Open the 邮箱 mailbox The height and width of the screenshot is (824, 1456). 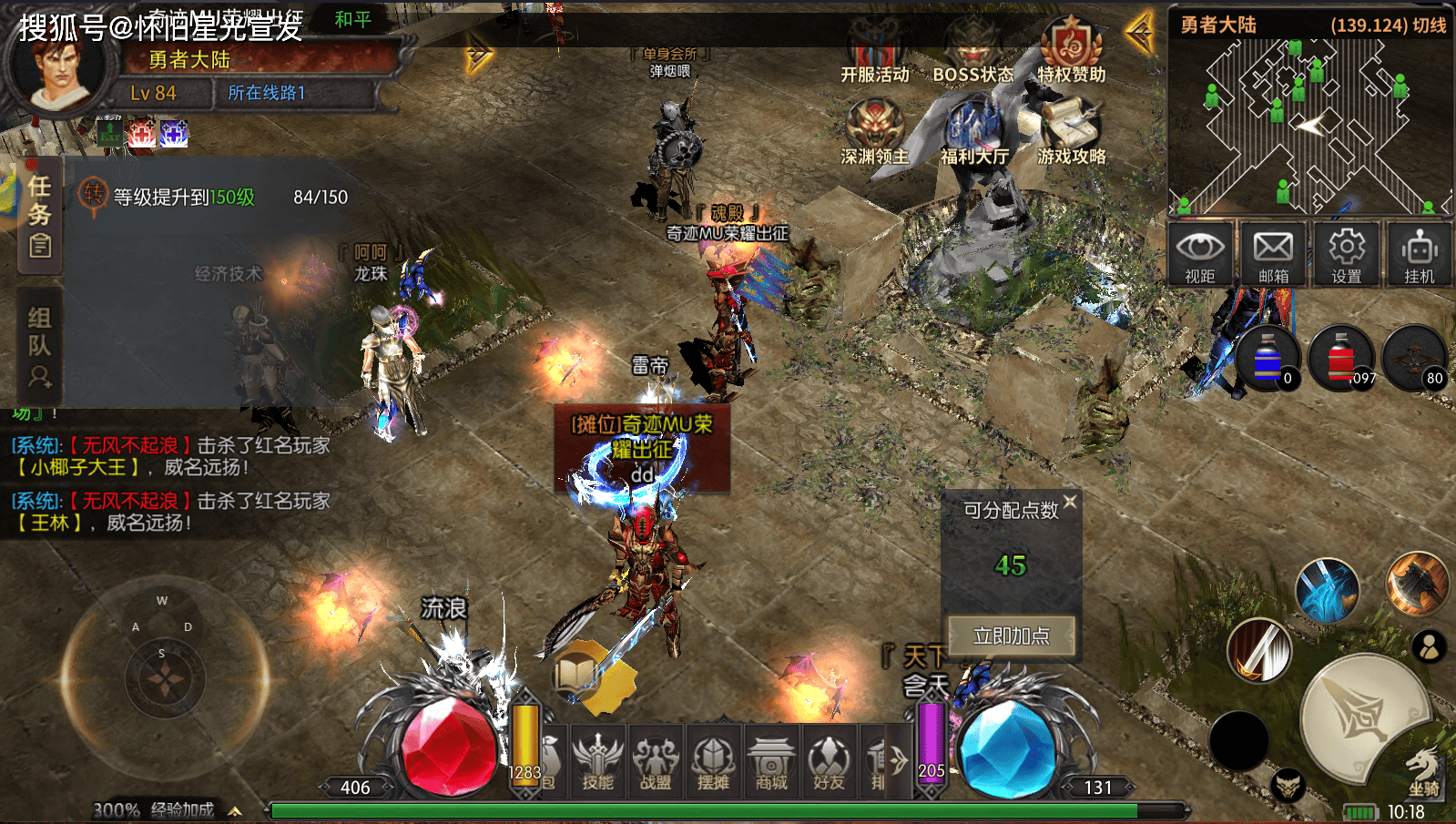1273,254
